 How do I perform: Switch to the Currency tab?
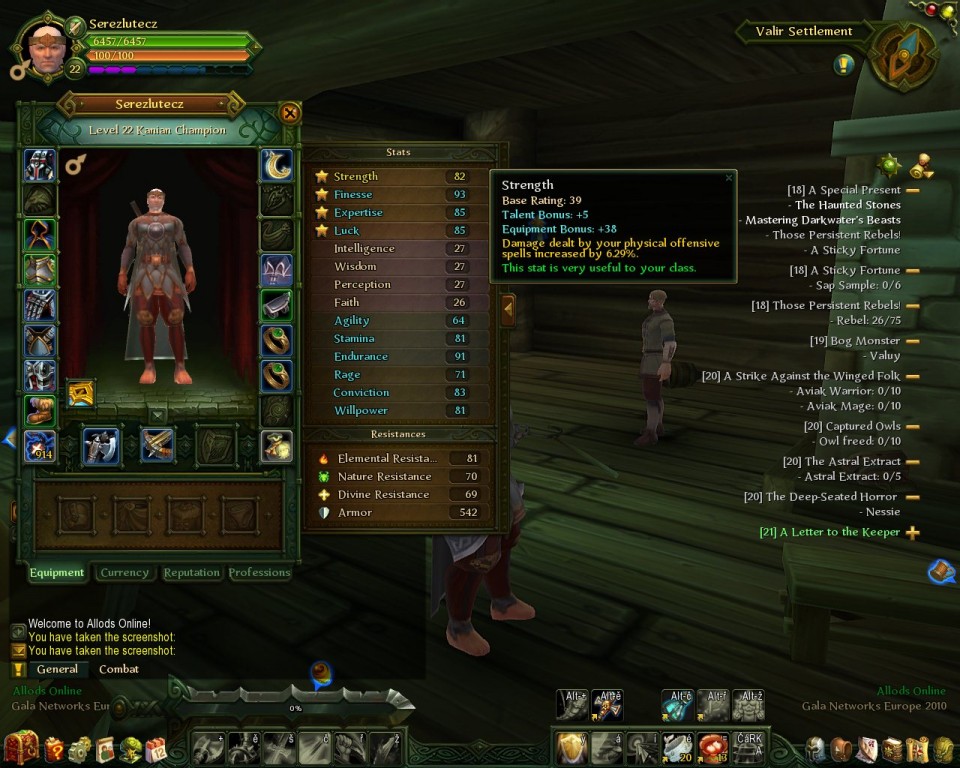click(125, 573)
